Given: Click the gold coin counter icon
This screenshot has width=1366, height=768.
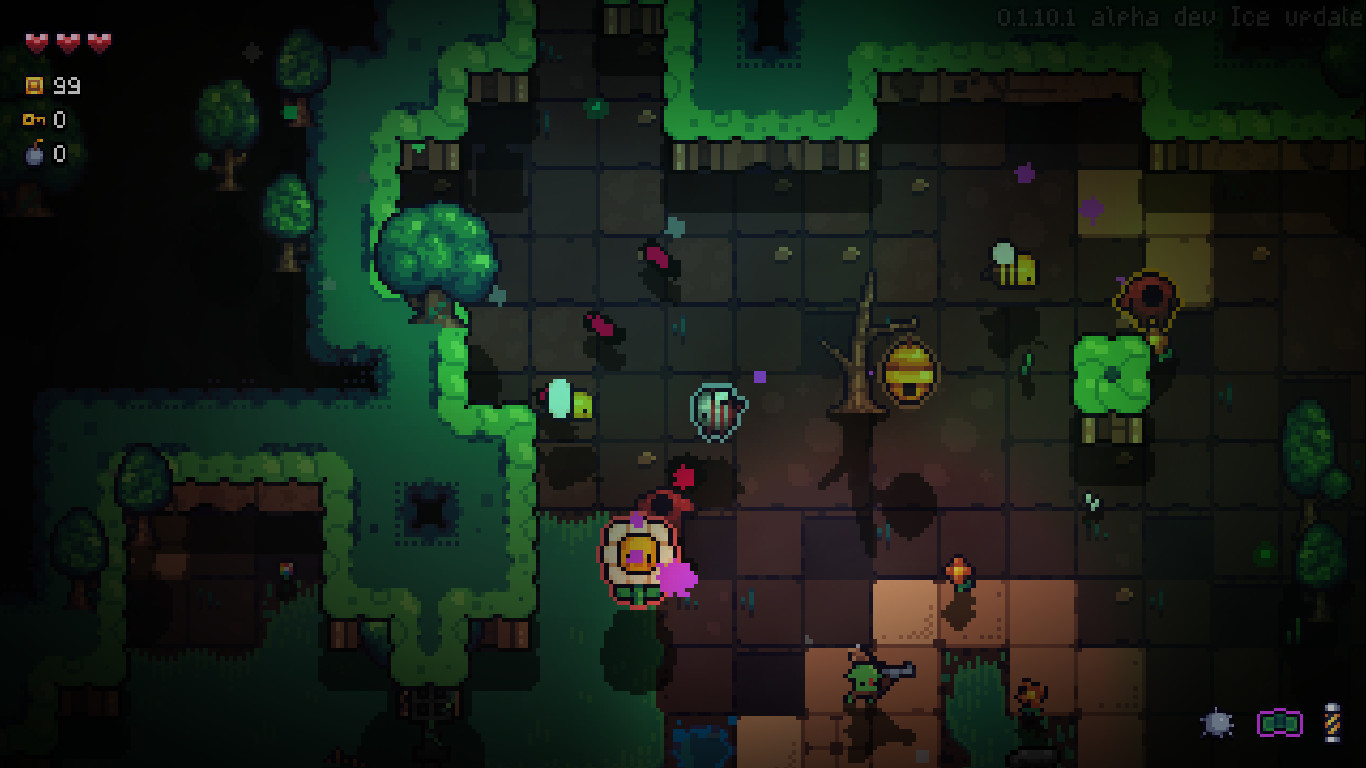Looking at the screenshot, I should pyautogui.click(x=33, y=86).
